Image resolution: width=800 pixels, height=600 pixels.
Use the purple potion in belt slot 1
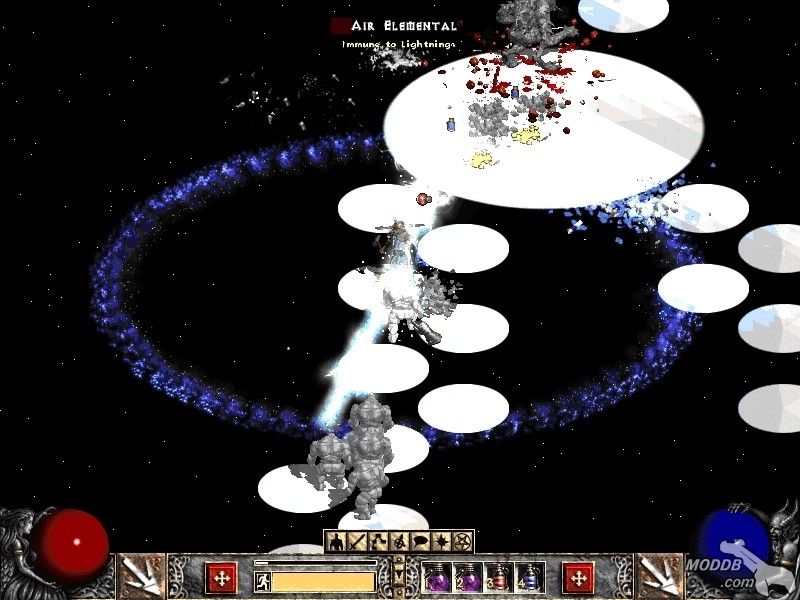[437, 578]
